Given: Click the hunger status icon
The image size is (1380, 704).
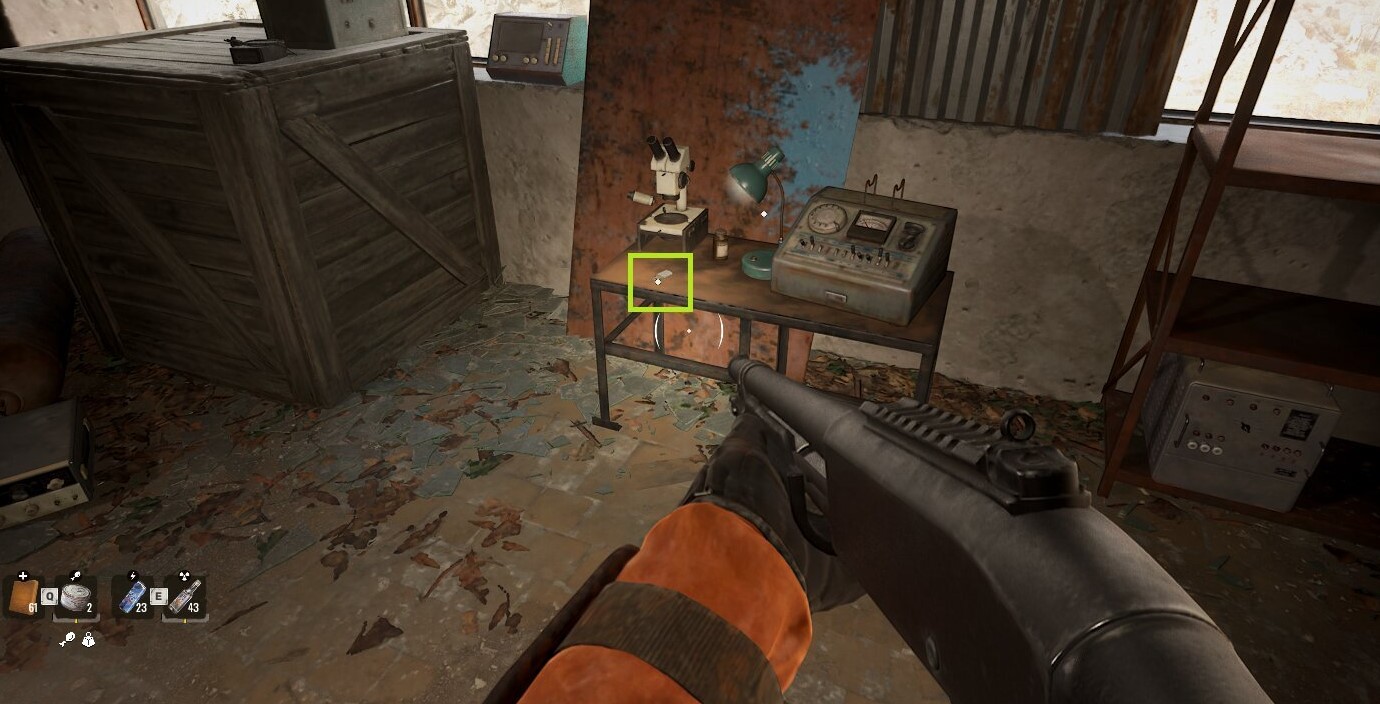Looking at the screenshot, I should click(x=66, y=640).
